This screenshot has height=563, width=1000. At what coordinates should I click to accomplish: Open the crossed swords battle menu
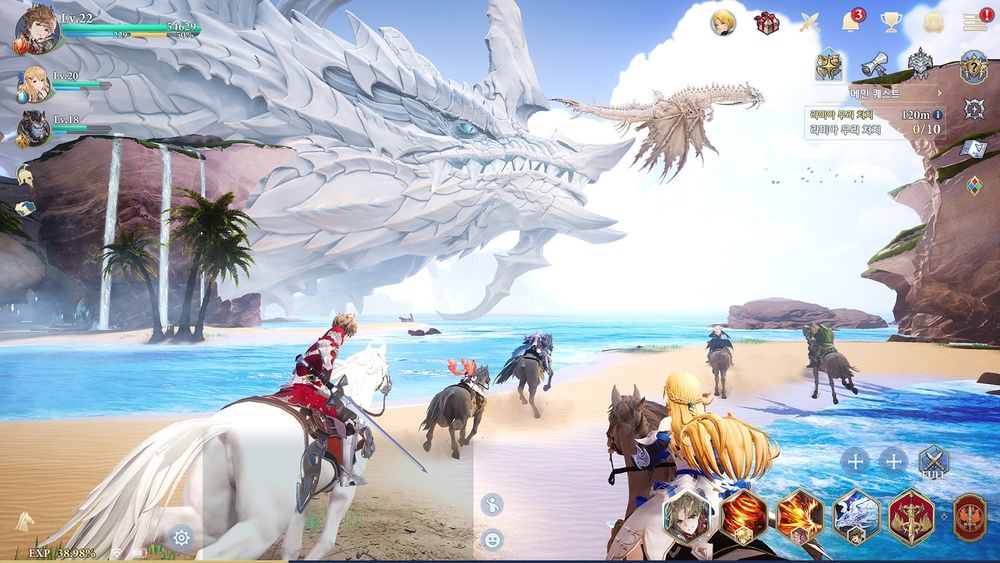pos(810,23)
